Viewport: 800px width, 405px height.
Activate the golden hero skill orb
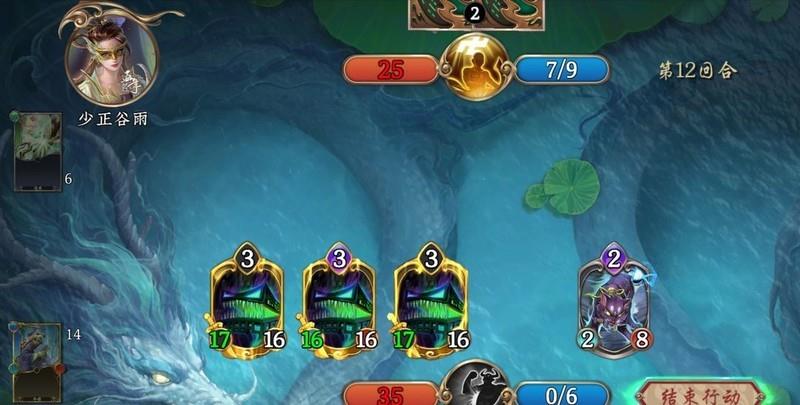[x=477, y=68]
